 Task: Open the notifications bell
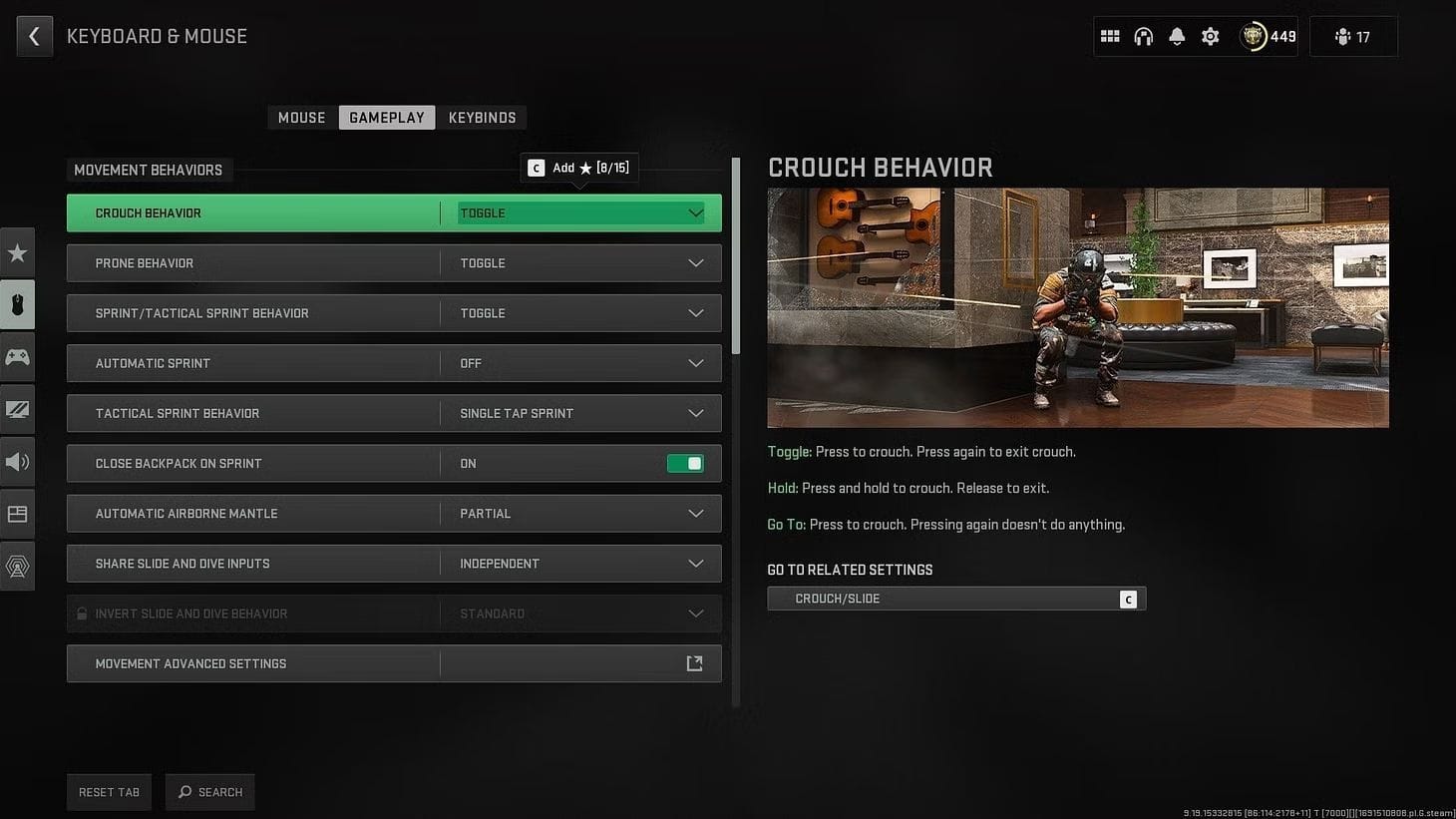1177,37
